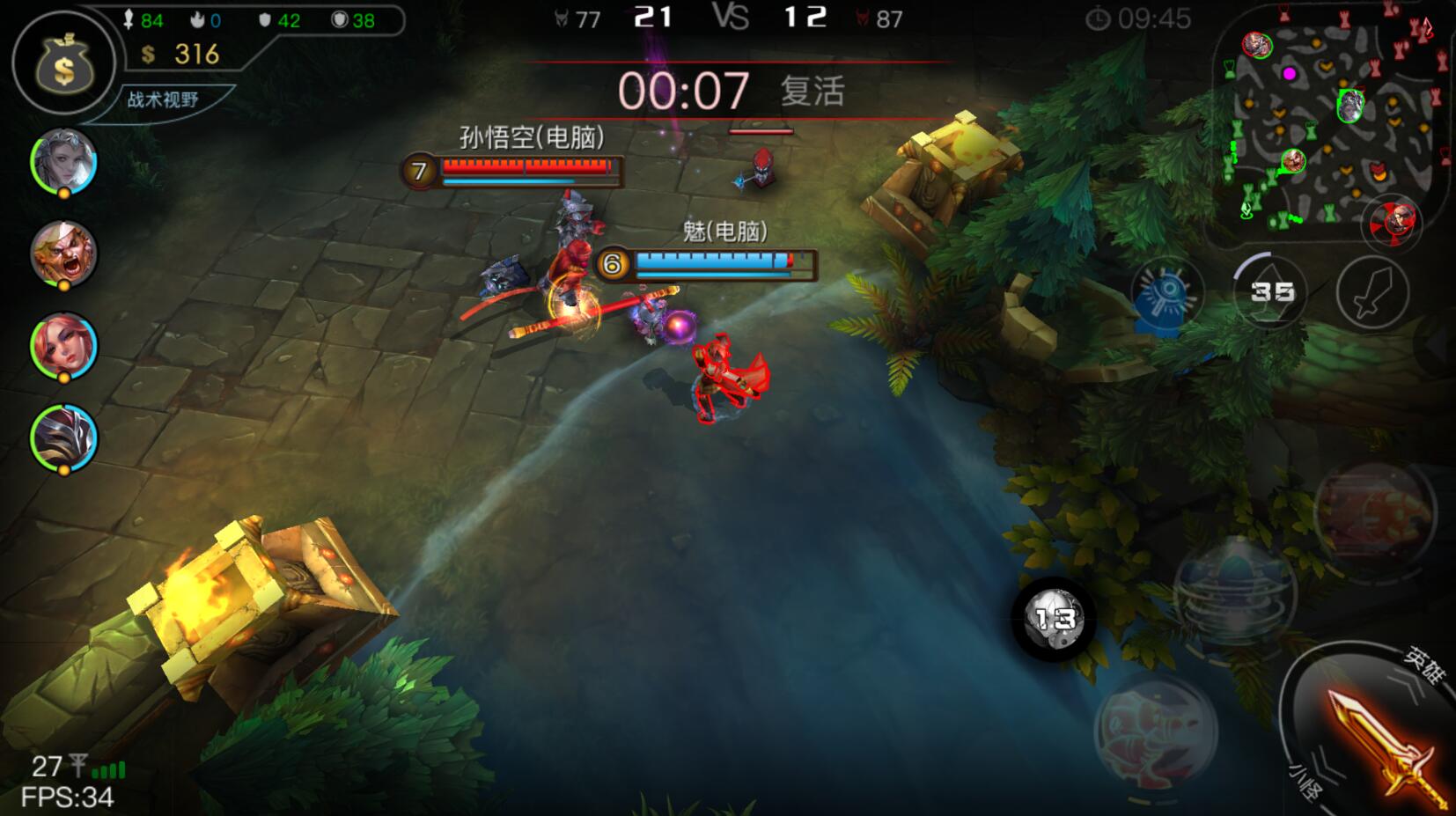Activate the summoner spell showing 13 cooldown
Viewport: 1456px width, 816px height.
point(1054,619)
